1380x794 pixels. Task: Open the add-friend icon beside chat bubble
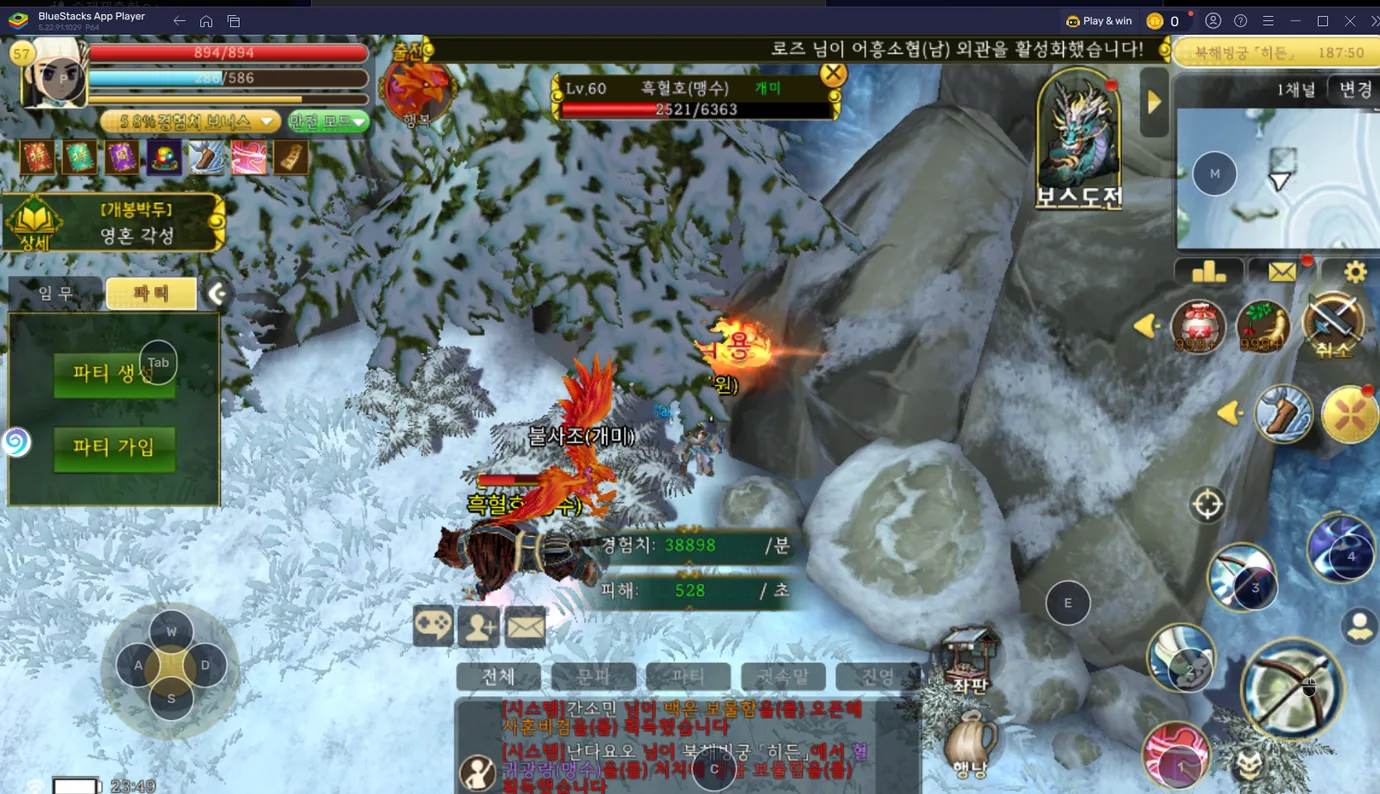point(478,625)
